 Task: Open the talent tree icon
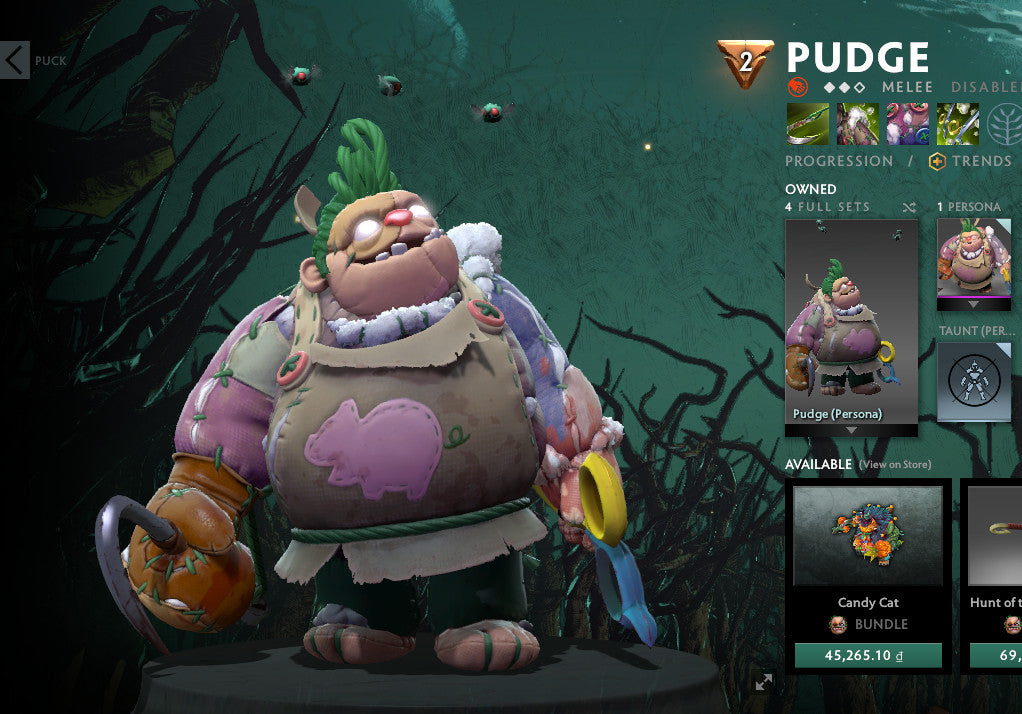click(1004, 125)
